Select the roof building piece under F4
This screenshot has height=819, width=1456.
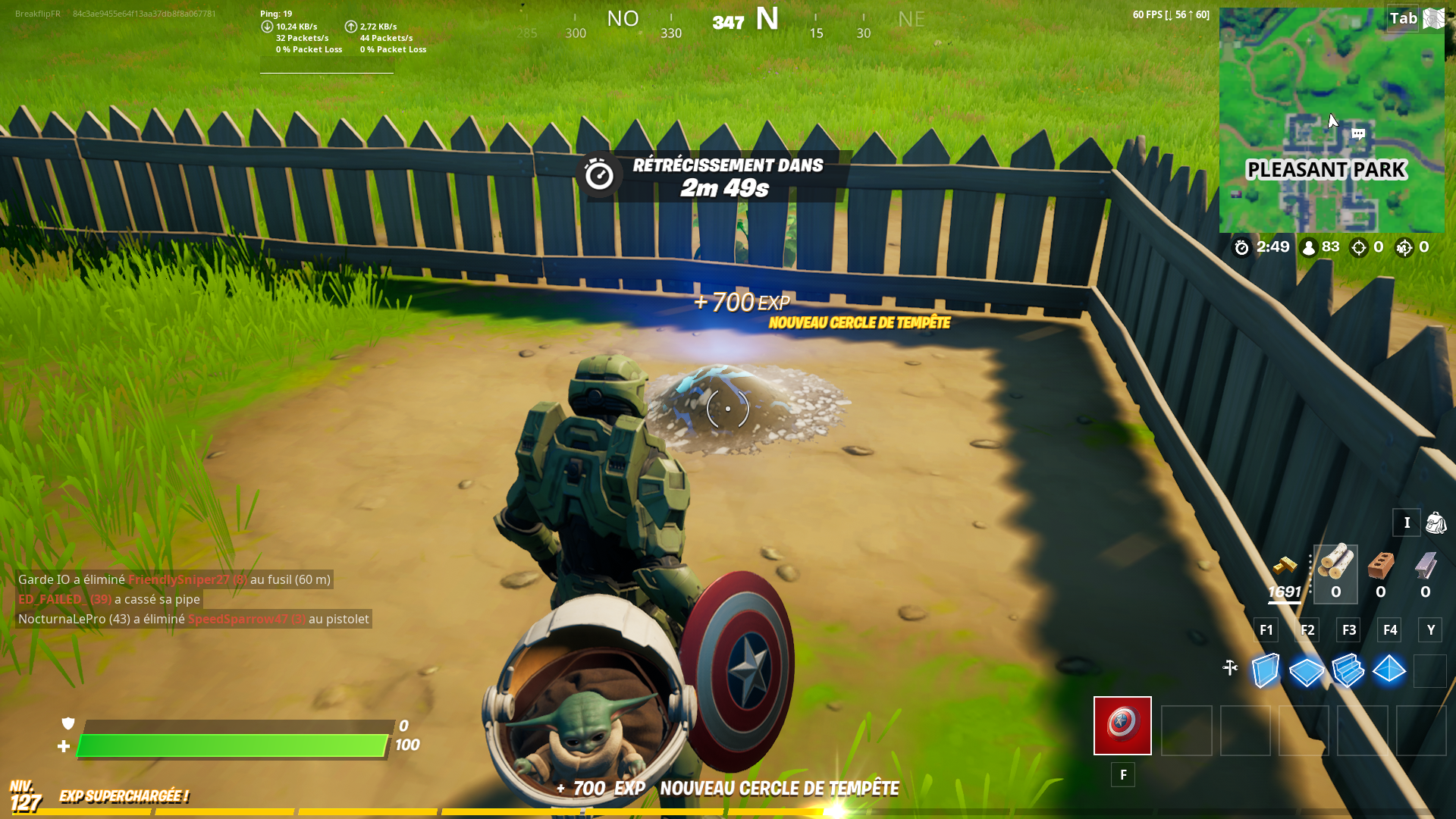click(x=1389, y=670)
